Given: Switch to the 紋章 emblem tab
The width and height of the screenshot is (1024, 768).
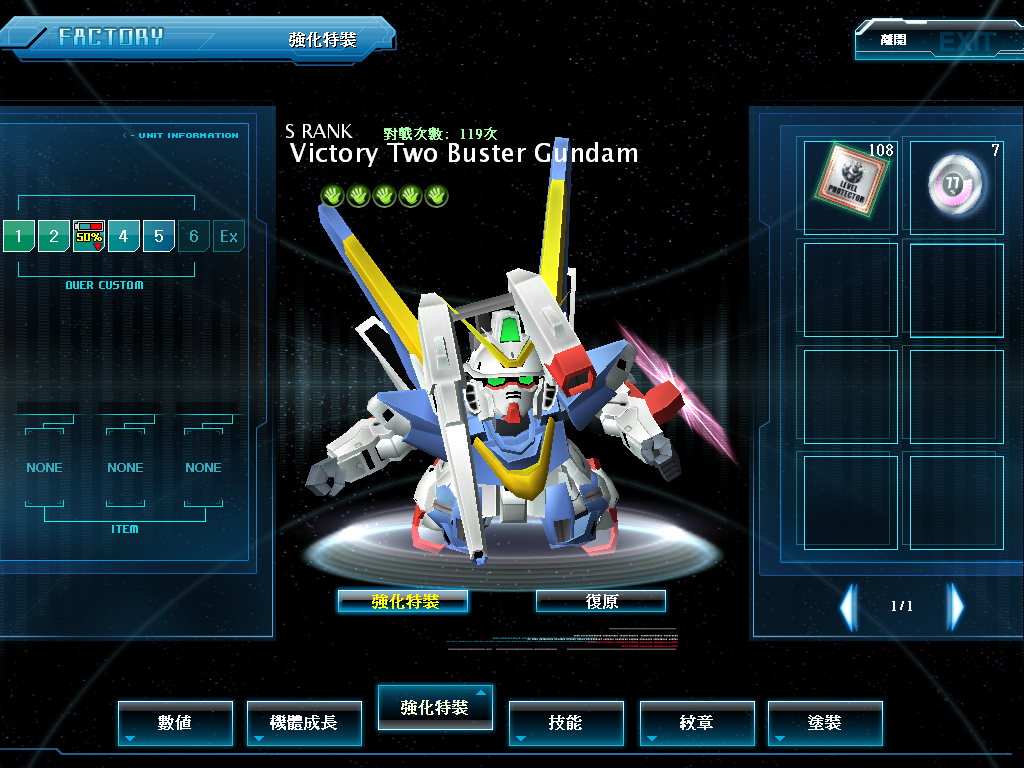Looking at the screenshot, I should coord(697,723).
